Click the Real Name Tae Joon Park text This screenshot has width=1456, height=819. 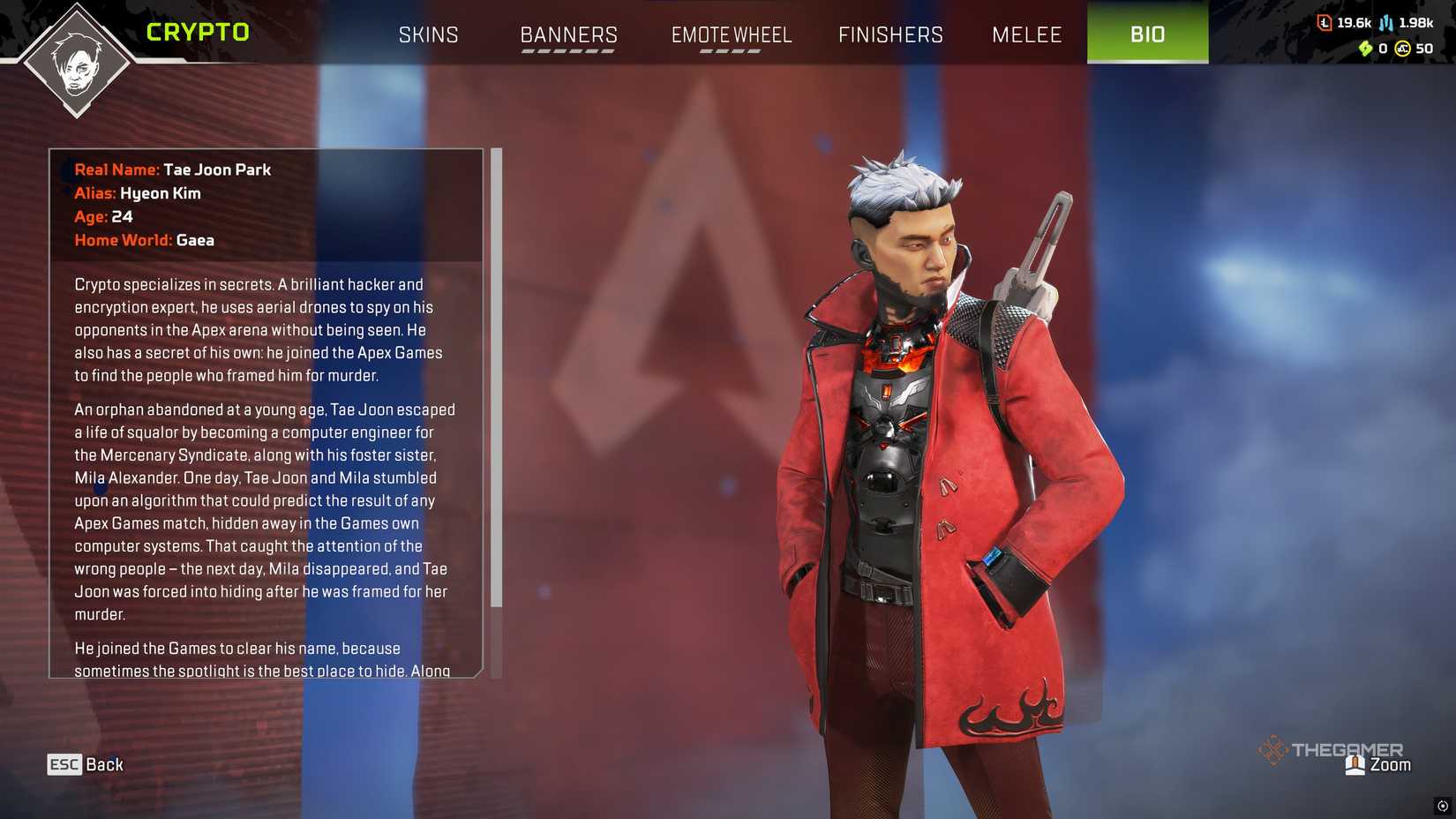(x=173, y=169)
